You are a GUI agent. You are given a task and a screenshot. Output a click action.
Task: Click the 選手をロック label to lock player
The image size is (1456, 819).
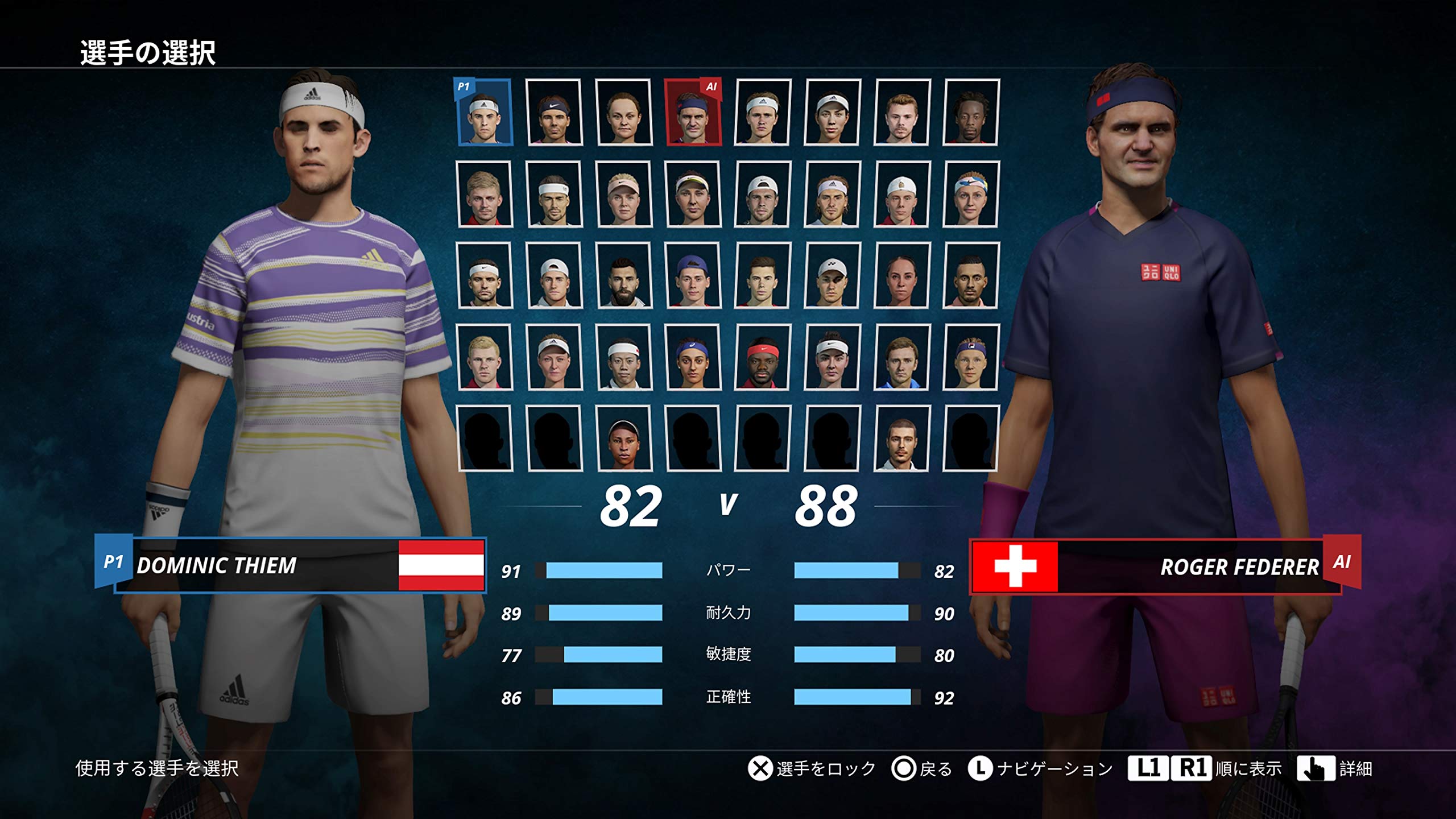click(x=824, y=767)
